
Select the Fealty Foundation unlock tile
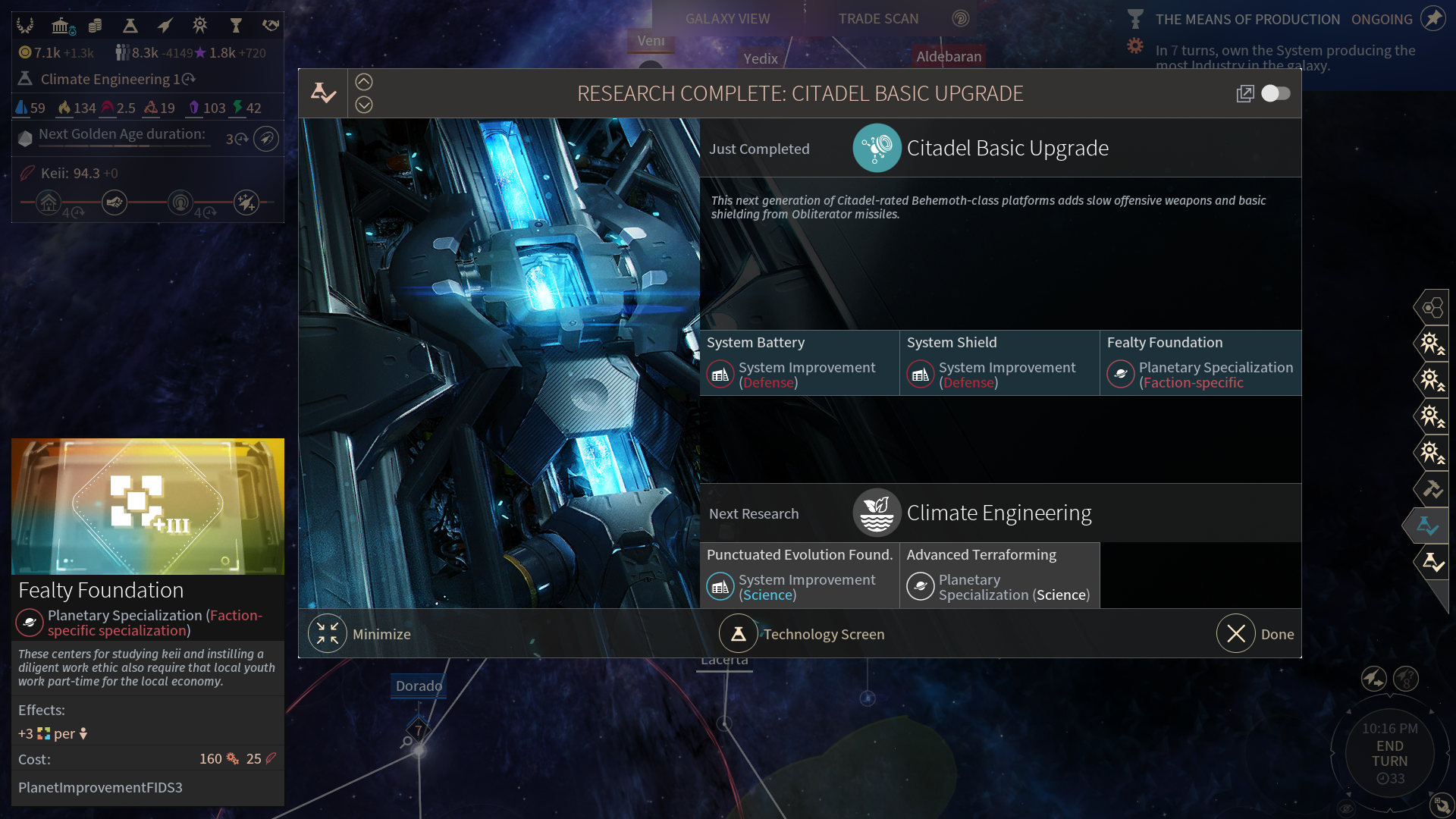click(1200, 362)
